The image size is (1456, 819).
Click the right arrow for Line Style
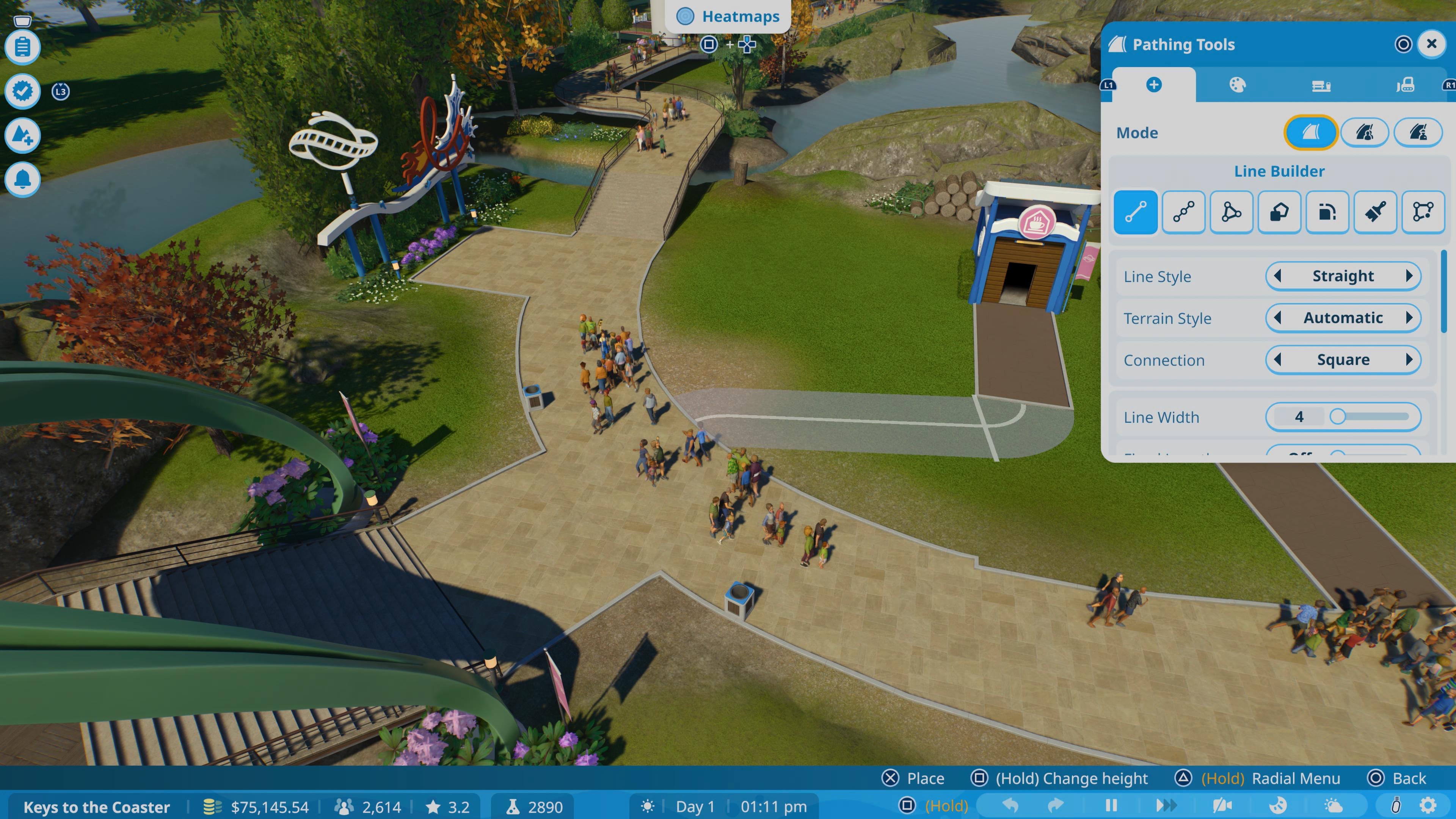click(x=1409, y=276)
